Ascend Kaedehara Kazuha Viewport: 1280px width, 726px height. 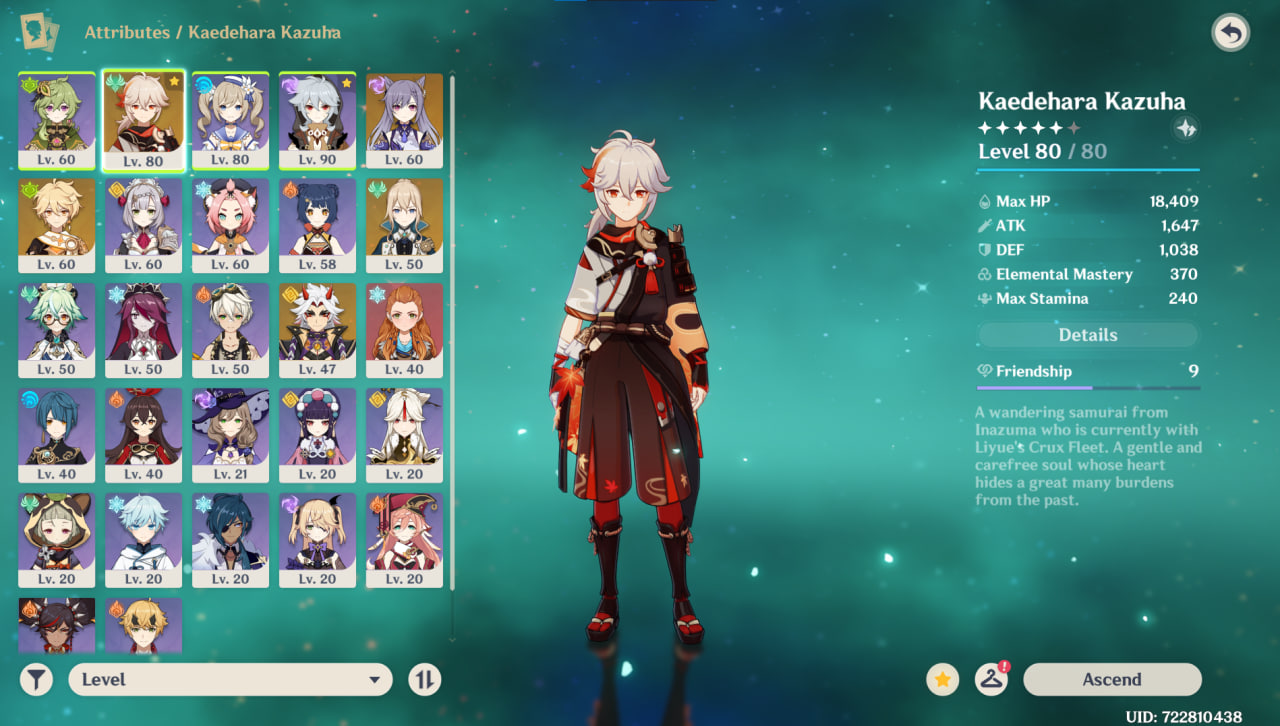pyautogui.click(x=1111, y=680)
